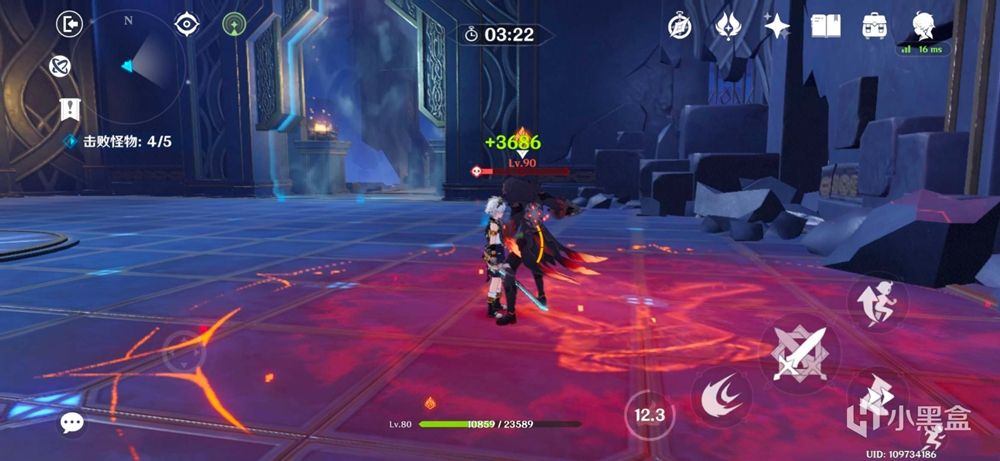1000x461 pixels.
Task: Open the four-point star wish icon
Action: tap(777, 27)
